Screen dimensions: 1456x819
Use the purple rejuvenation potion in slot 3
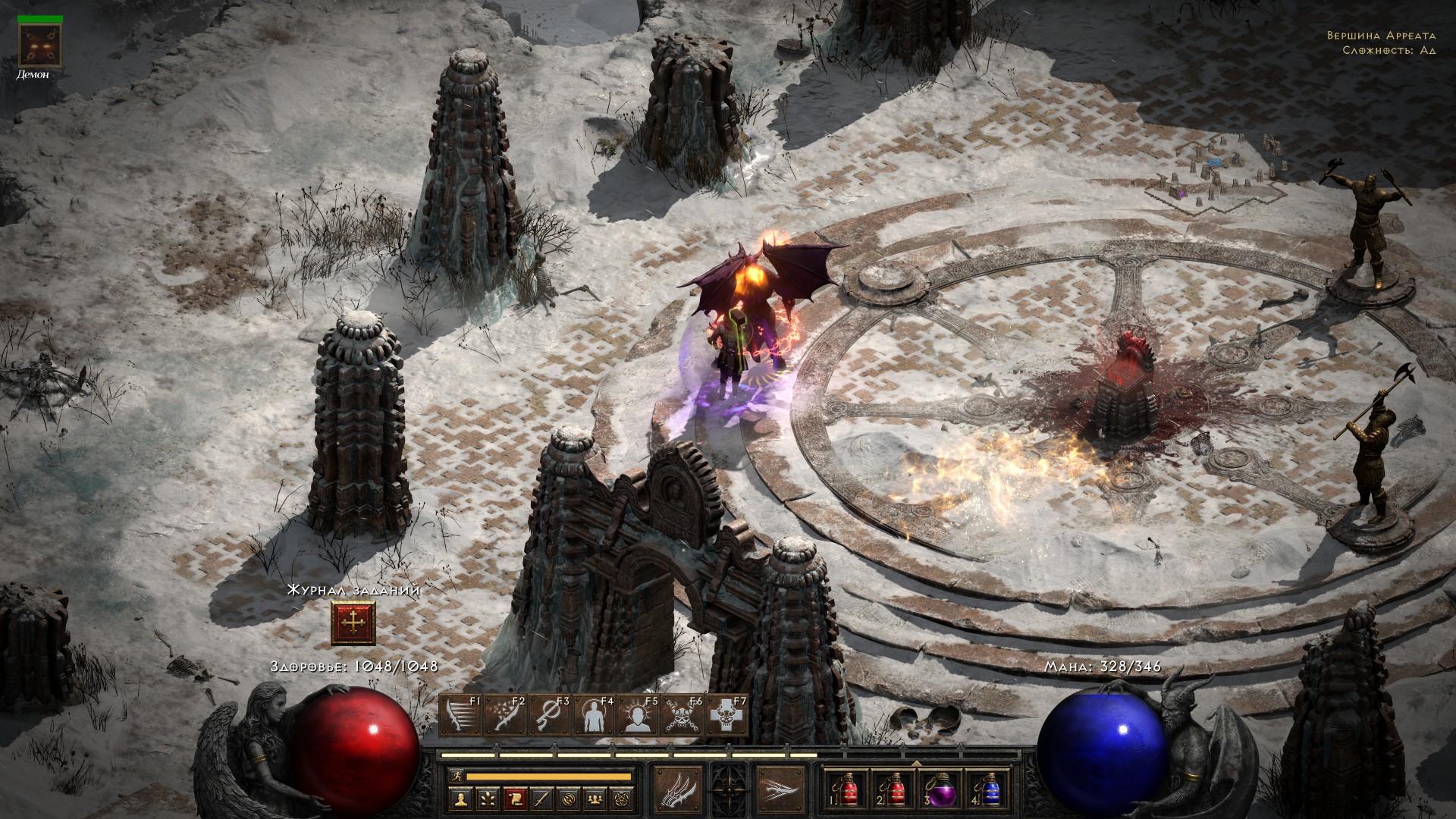click(940, 791)
